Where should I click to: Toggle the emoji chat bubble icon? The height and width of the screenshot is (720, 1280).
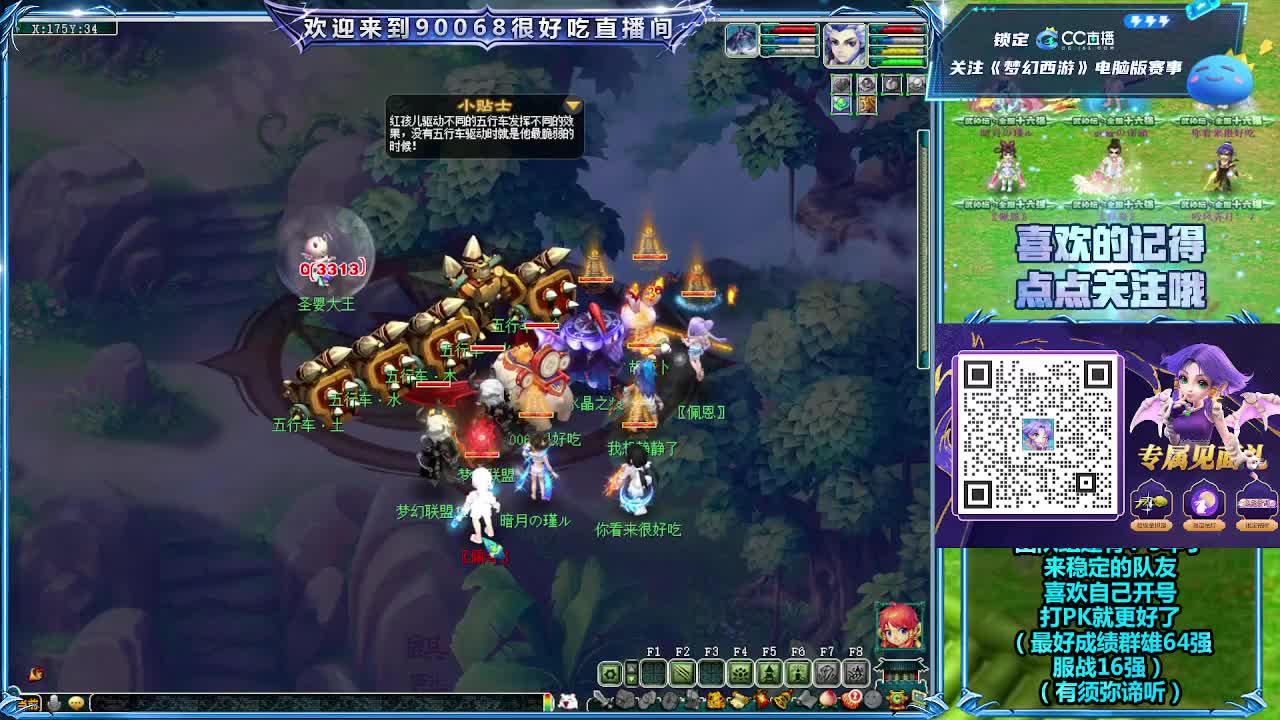(x=76, y=702)
